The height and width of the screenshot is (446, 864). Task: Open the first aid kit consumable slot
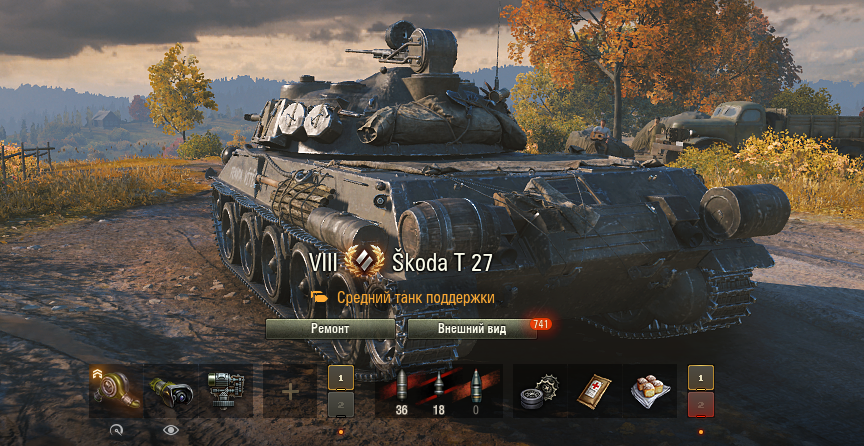596,390
